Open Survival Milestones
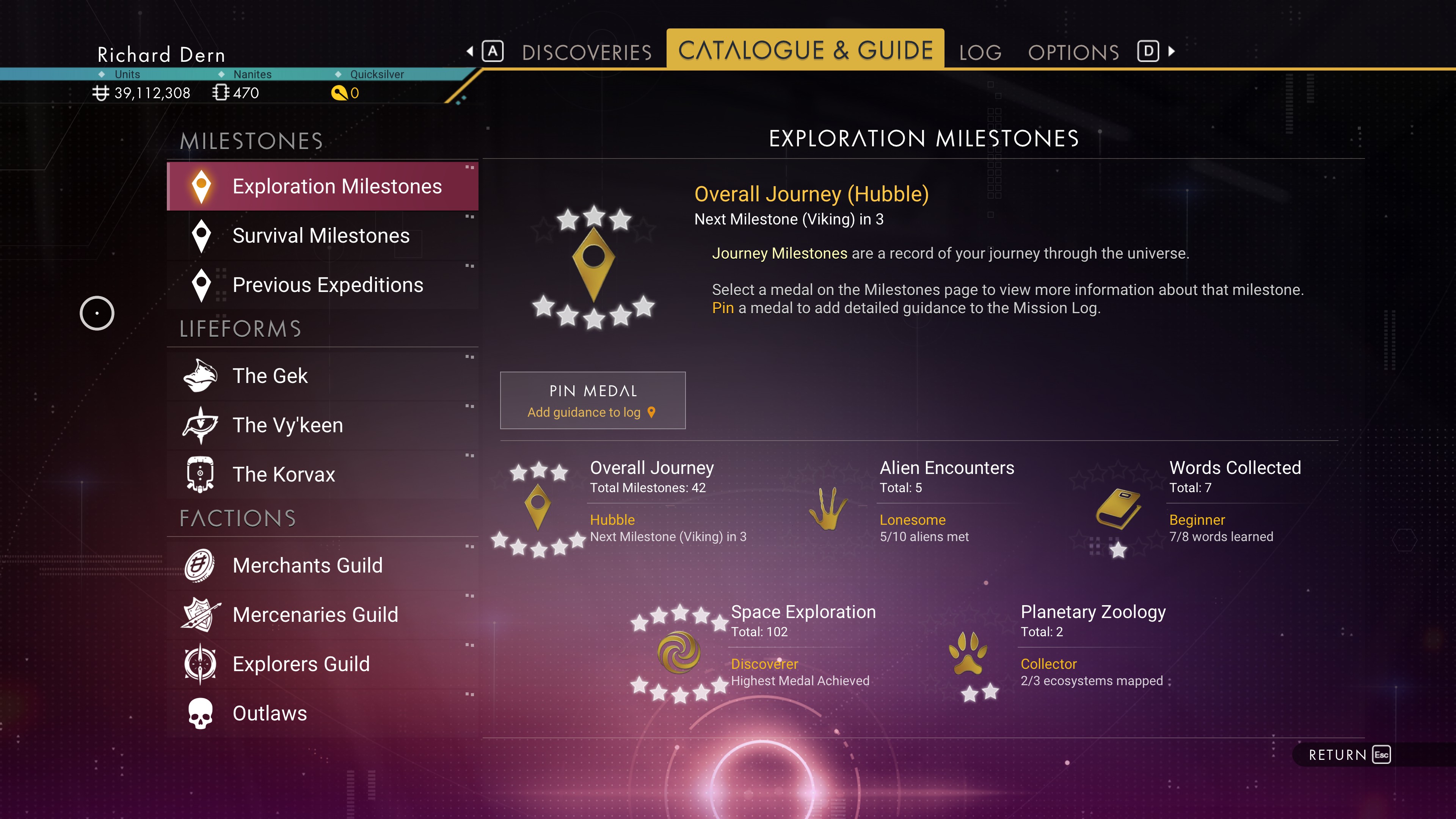 pyautogui.click(x=322, y=236)
